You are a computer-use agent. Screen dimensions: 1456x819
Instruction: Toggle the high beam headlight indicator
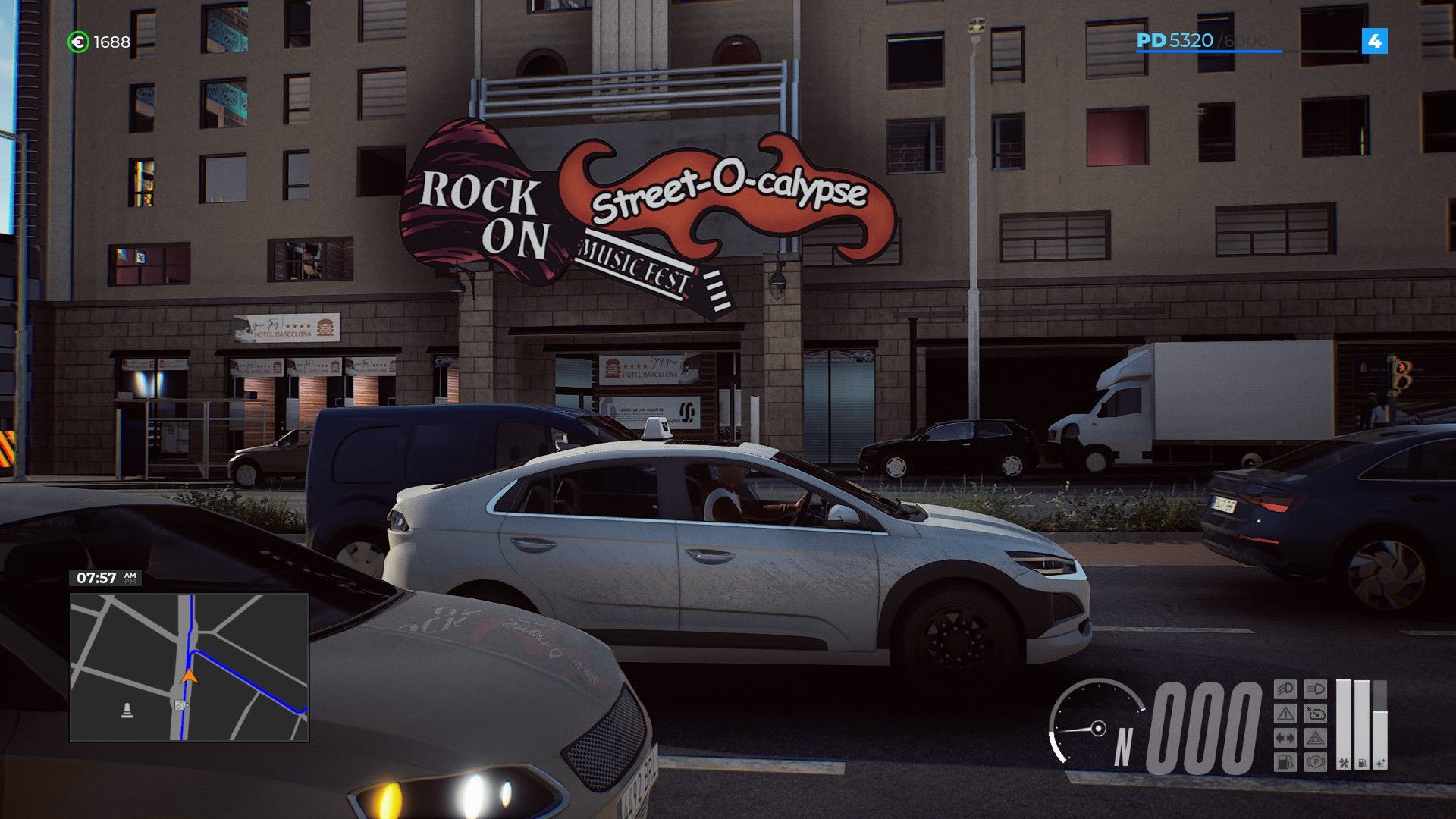pos(1316,689)
